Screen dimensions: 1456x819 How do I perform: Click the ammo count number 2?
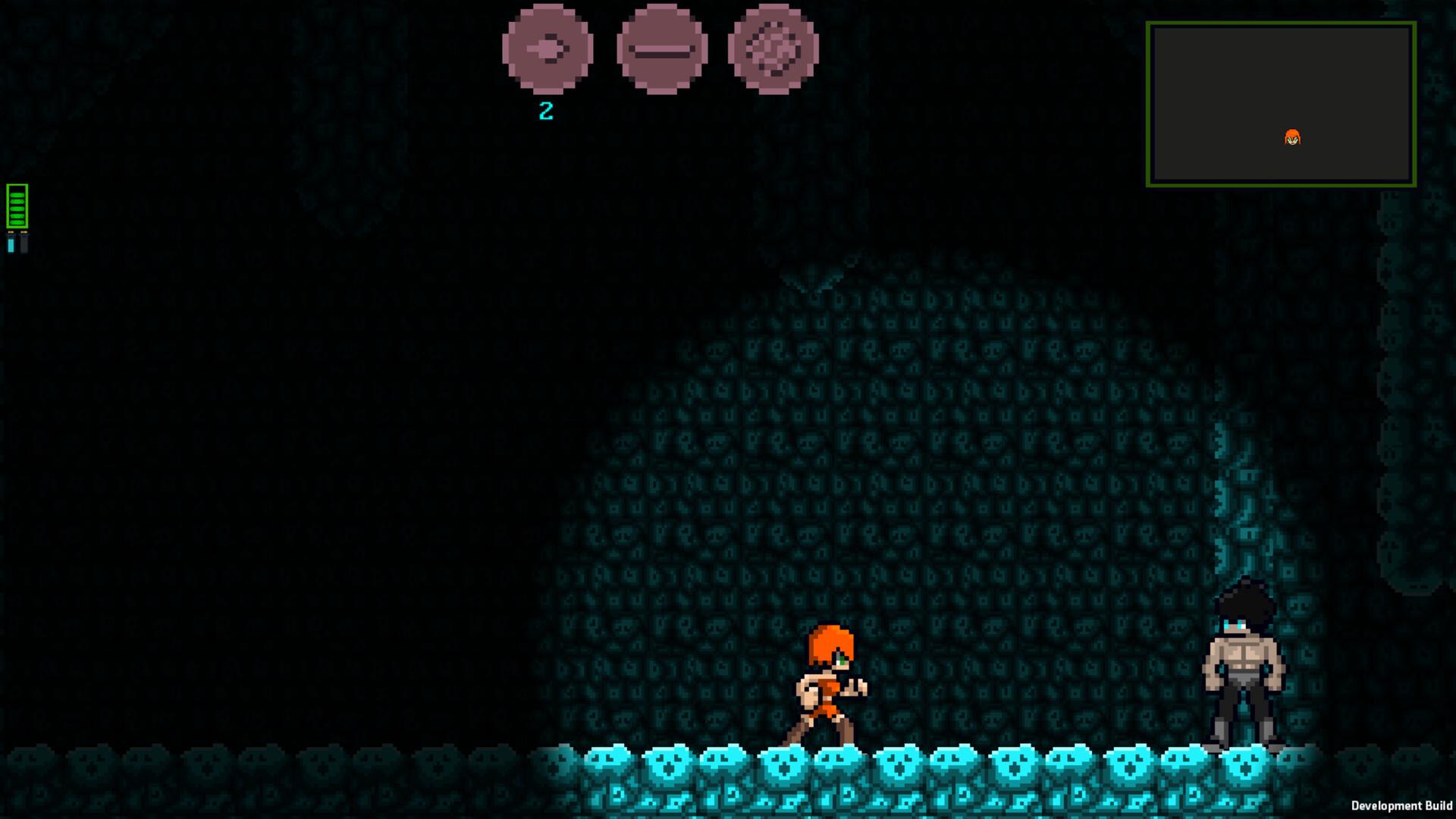[x=546, y=111]
